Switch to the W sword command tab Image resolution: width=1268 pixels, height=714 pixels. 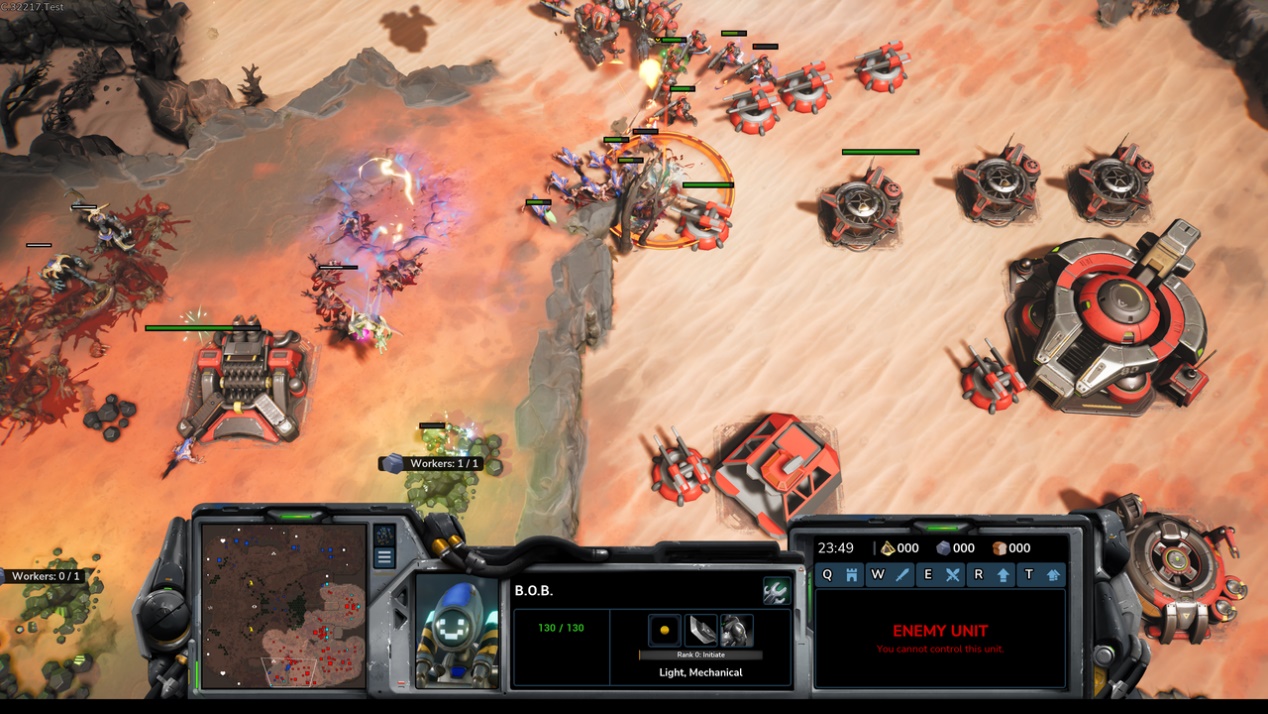tap(890, 575)
